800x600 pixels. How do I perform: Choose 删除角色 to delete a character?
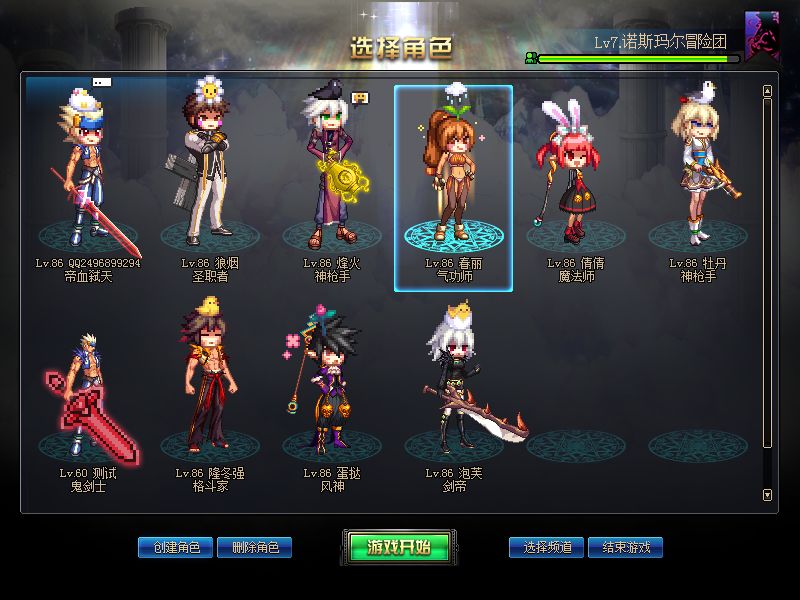point(255,547)
